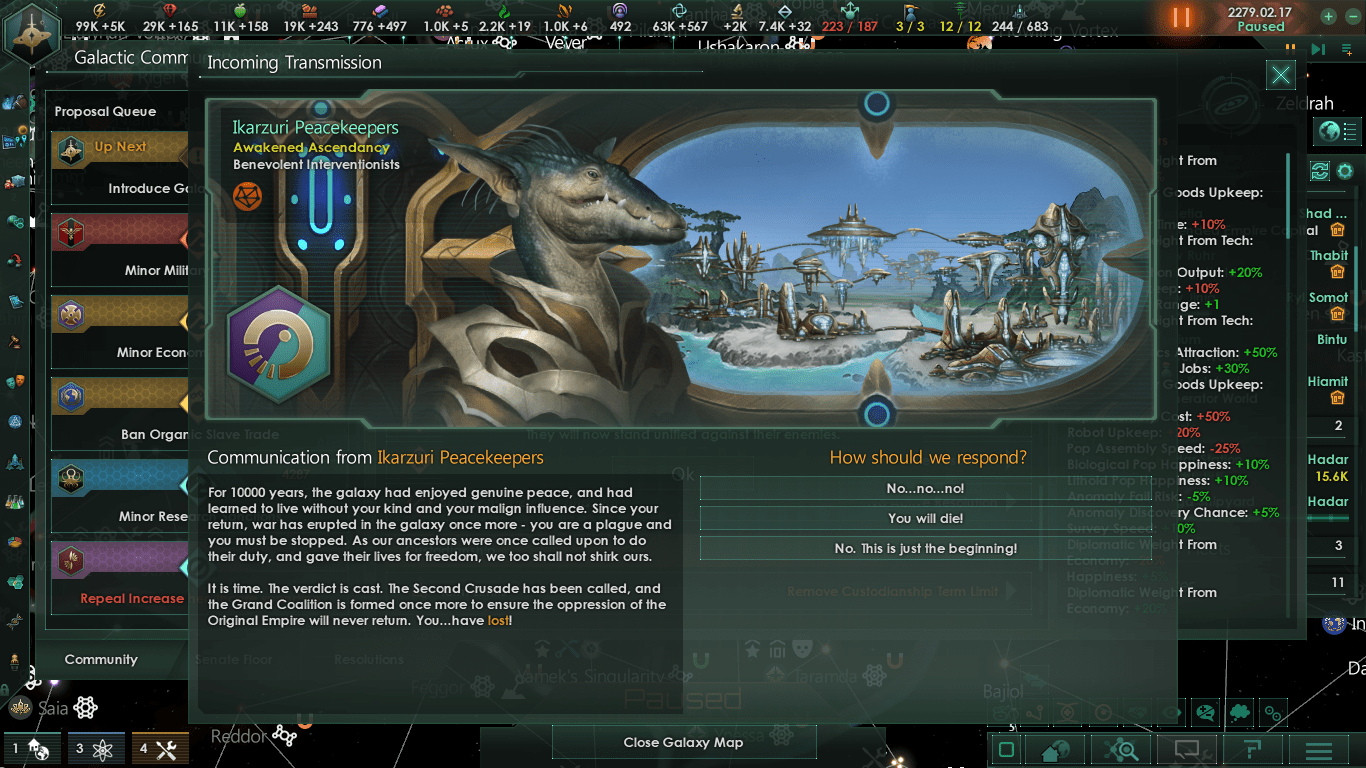Select group 3 science ship tab
Image resolution: width=1366 pixels, height=768 pixels.
click(x=97, y=748)
